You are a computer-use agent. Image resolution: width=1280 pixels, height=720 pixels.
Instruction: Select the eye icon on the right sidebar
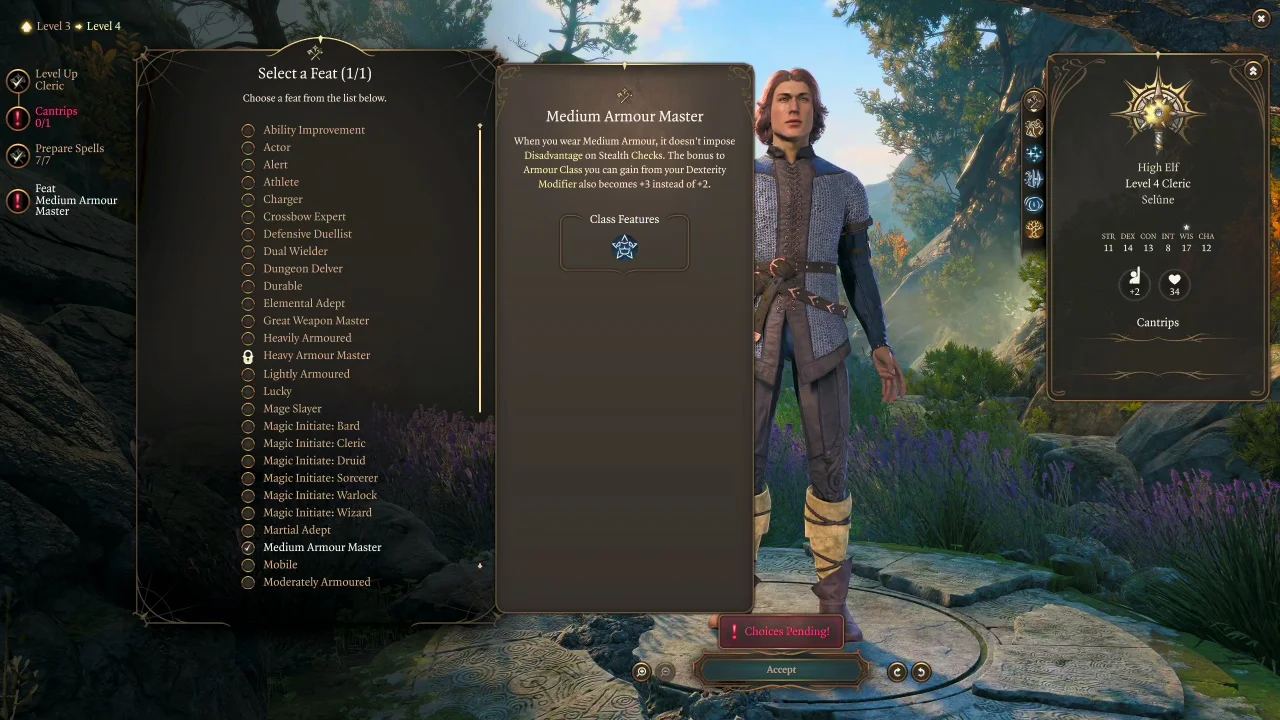1033,204
